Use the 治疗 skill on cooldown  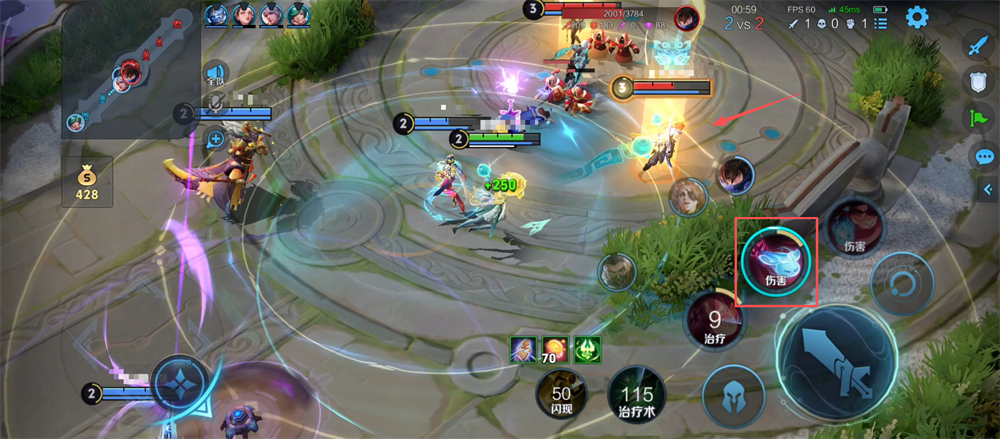pos(715,322)
